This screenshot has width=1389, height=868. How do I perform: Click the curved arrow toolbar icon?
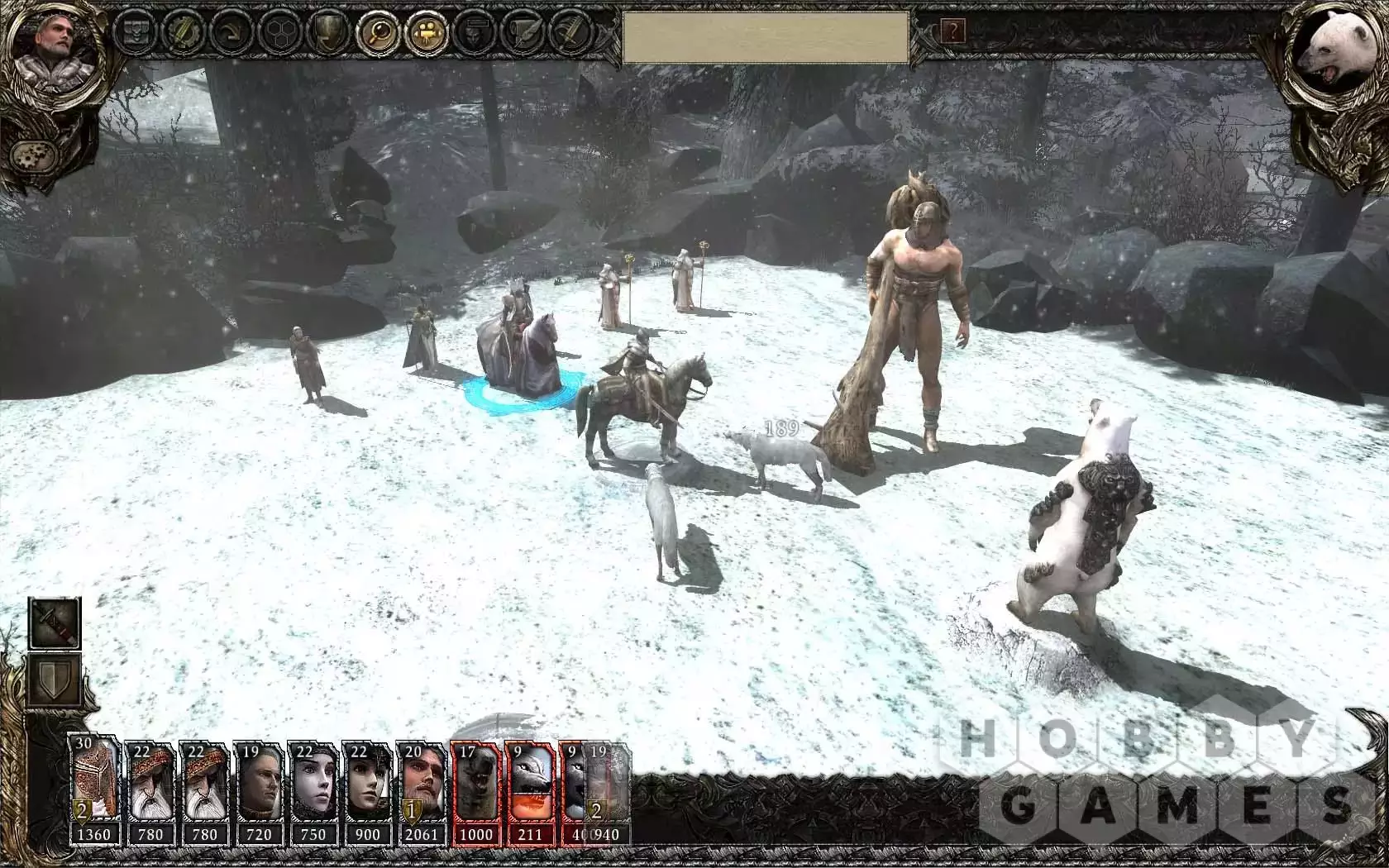(230, 32)
